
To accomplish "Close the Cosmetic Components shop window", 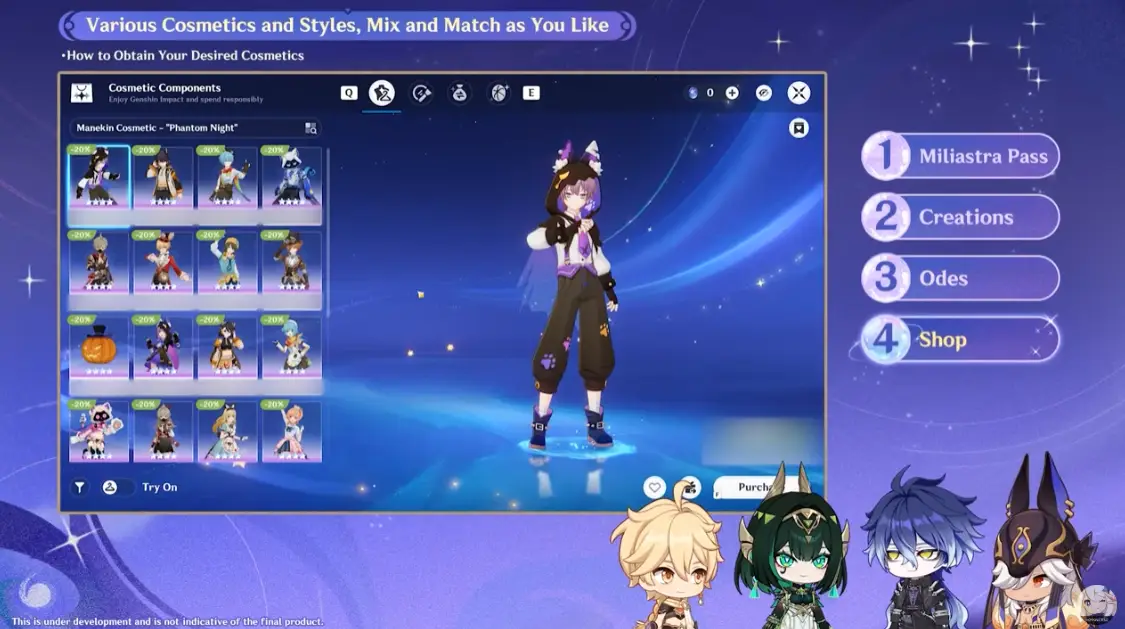I will [x=798, y=93].
